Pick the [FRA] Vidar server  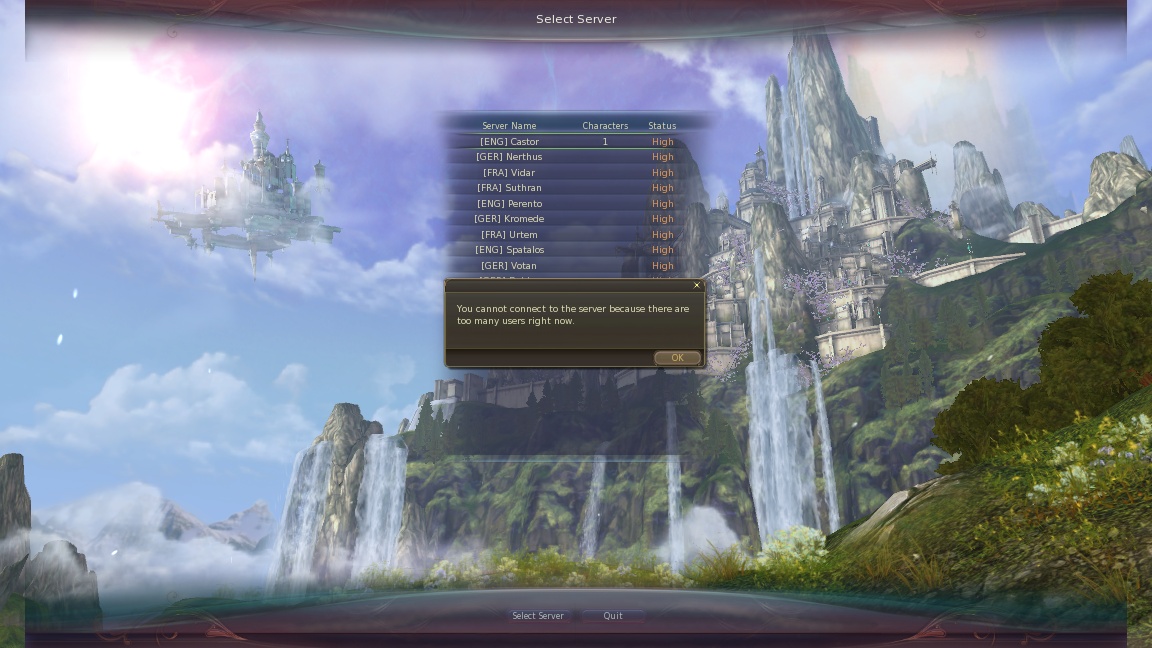click(509, 173)
